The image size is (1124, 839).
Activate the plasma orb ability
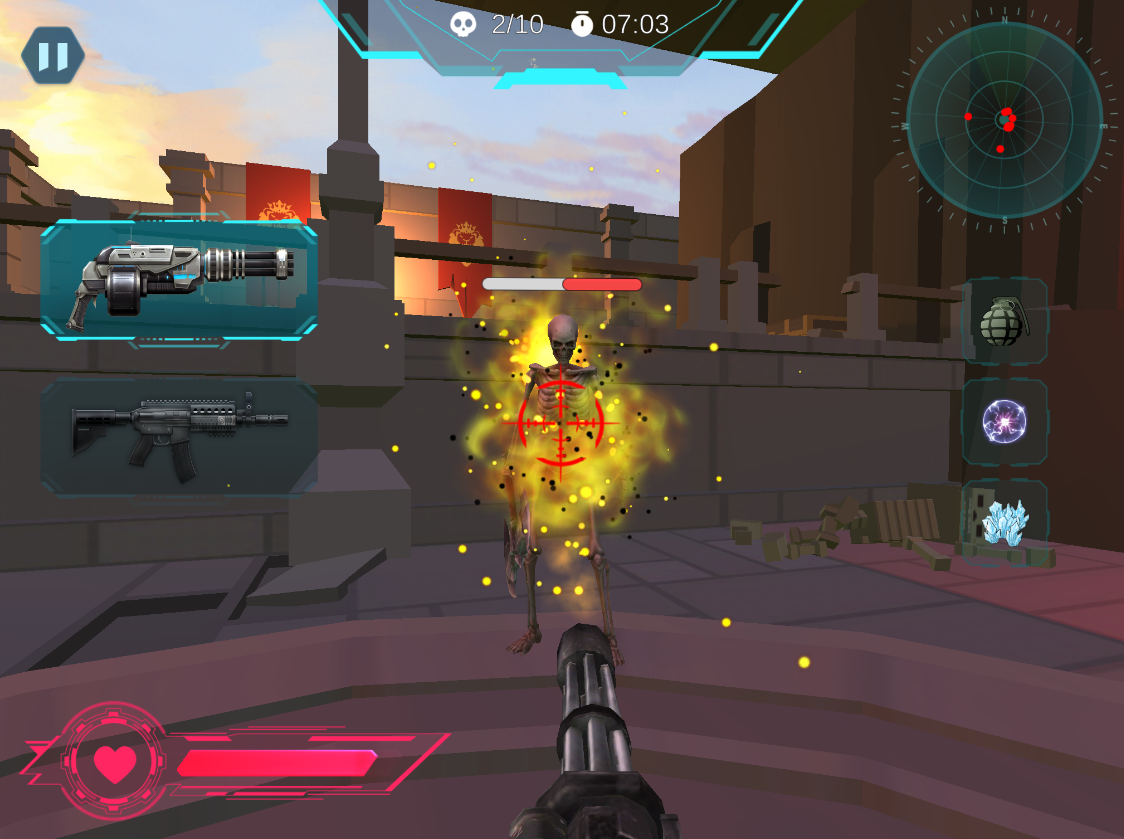tap(1004, 421)
